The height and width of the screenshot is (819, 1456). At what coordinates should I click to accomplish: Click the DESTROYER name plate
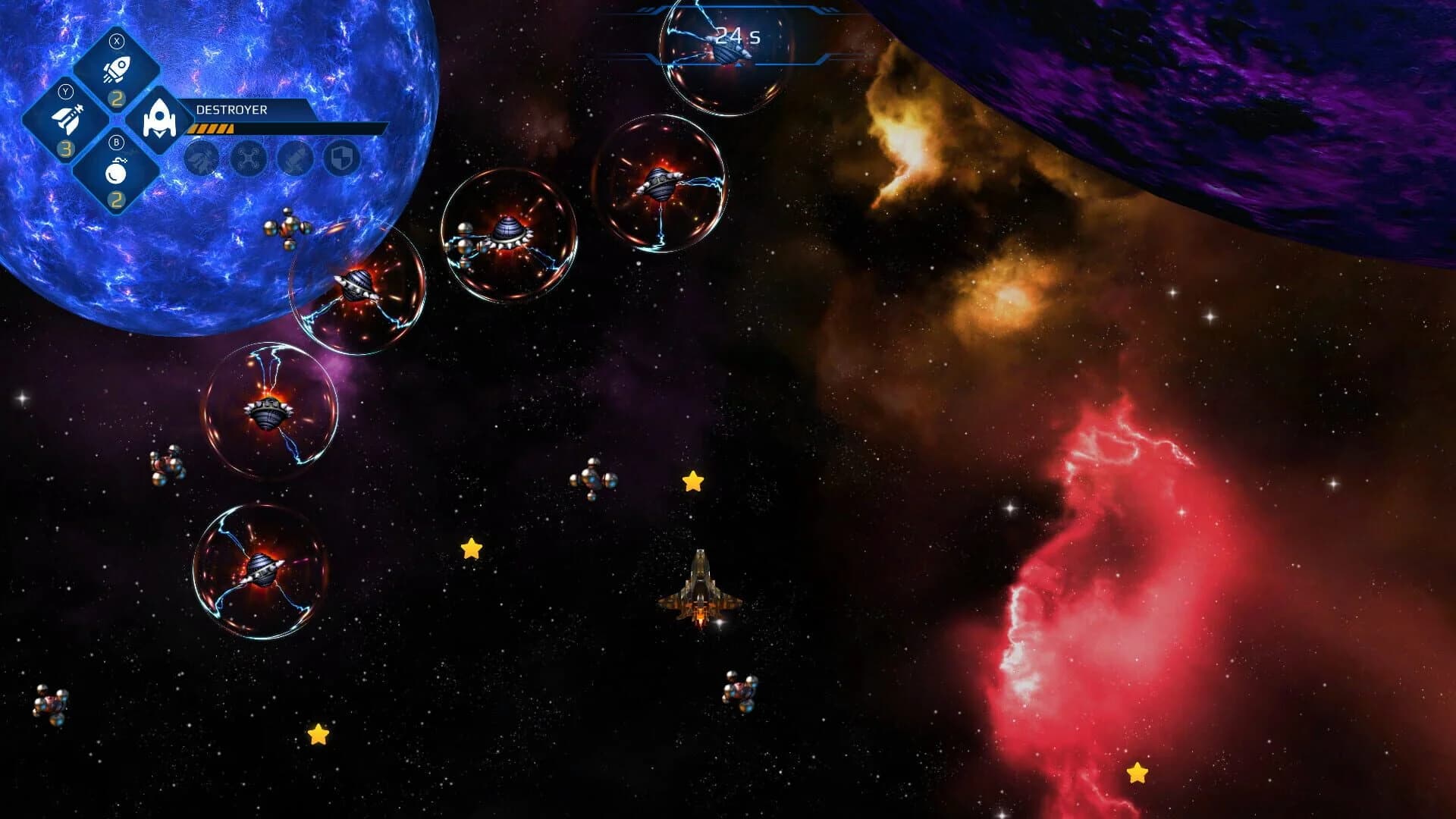[232, 109]
